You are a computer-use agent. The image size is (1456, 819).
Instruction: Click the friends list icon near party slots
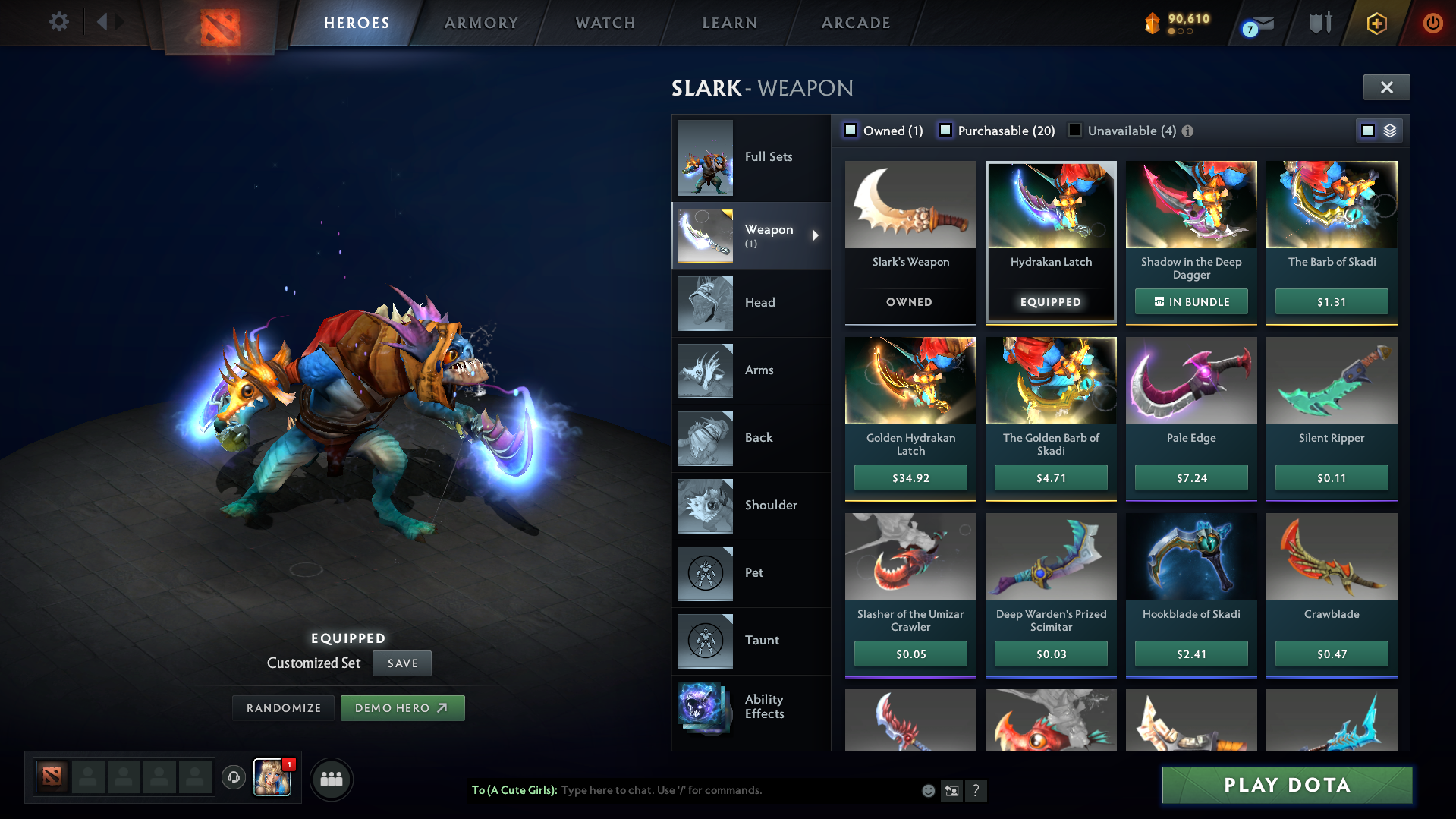(331, 779)
